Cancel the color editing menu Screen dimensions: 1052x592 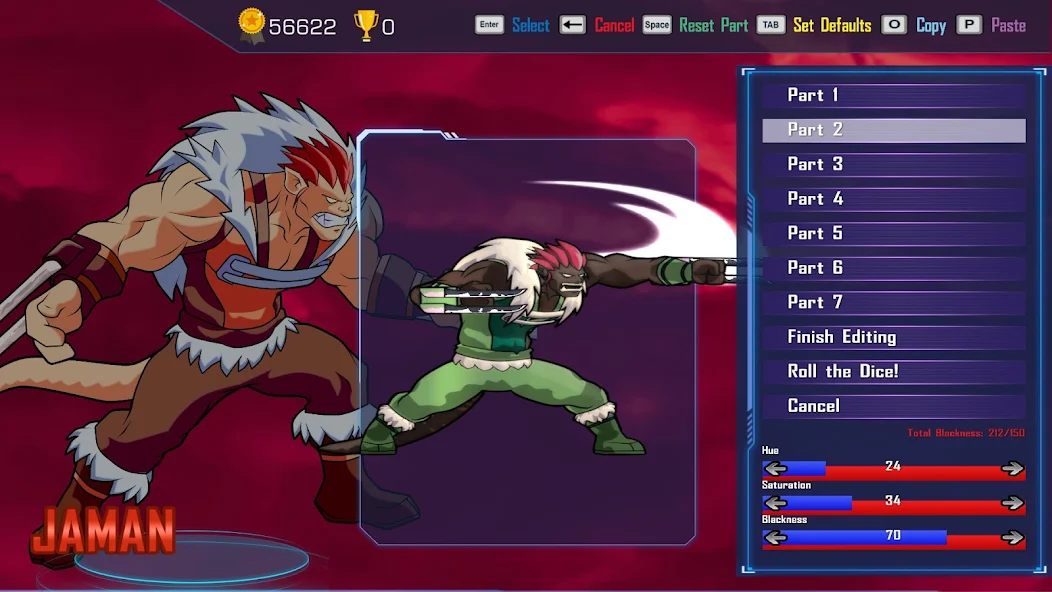tap(893, 406)
